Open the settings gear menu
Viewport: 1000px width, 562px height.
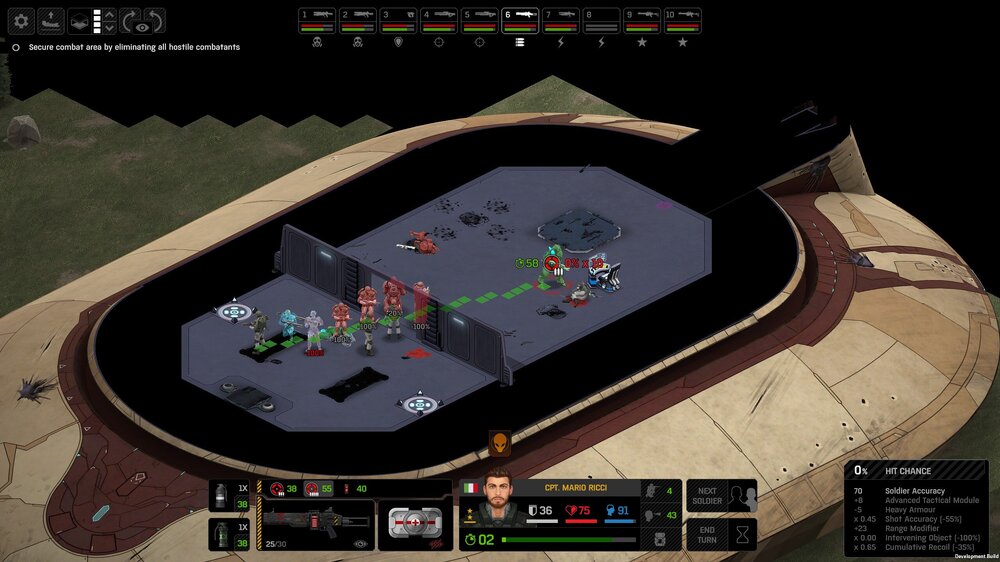[22, 20]
